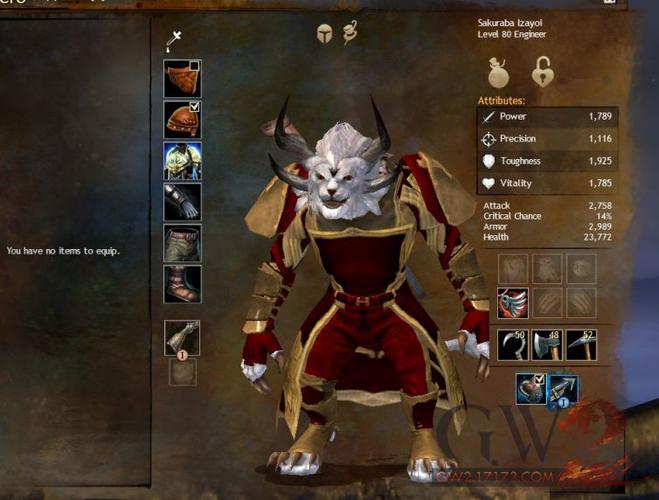Select the blue-bordered harpoon weapon slot
The image size is (659, 500).
(x=563, y=389)
